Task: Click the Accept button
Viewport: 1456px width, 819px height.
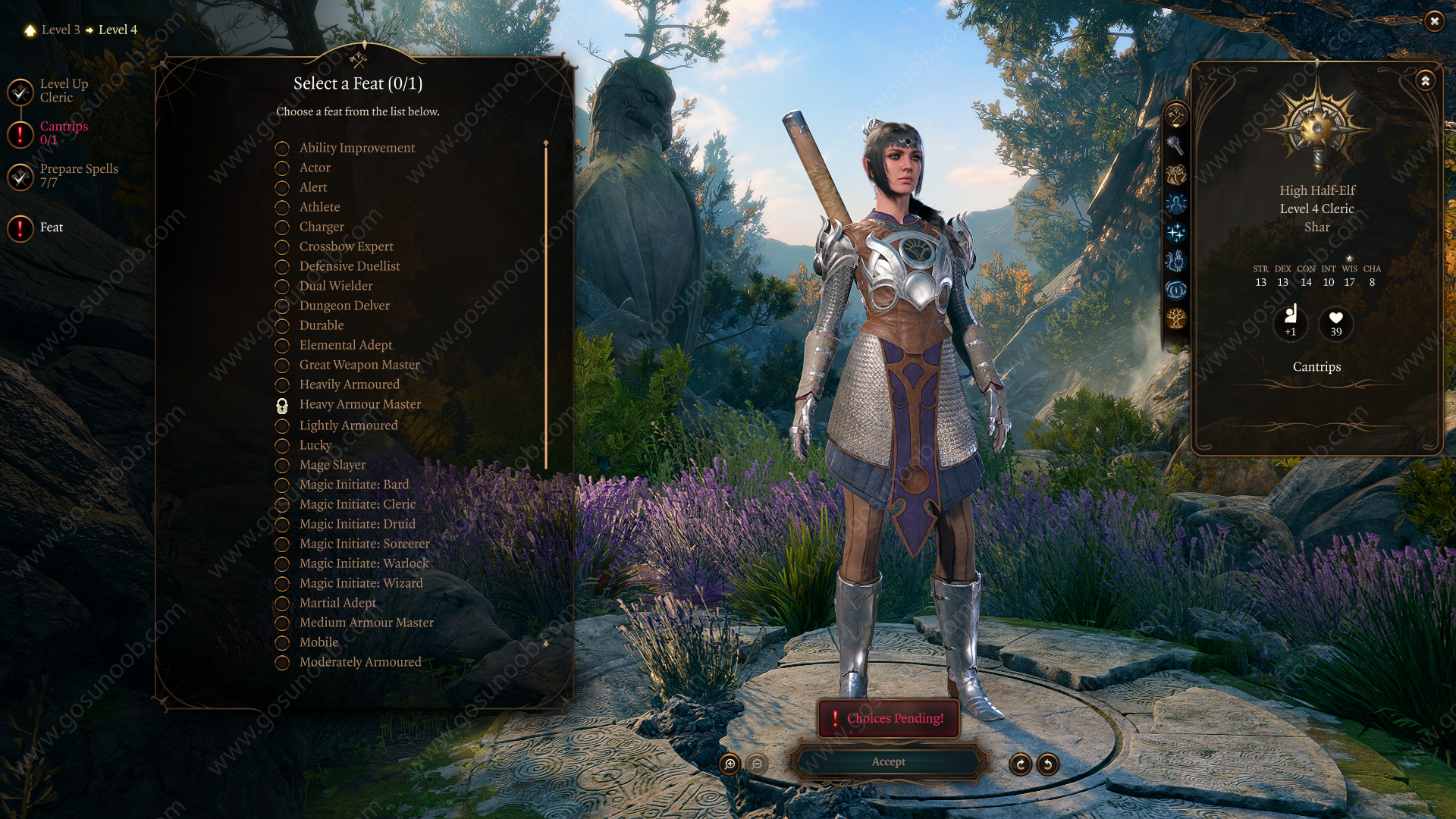Action: point(888,761)
